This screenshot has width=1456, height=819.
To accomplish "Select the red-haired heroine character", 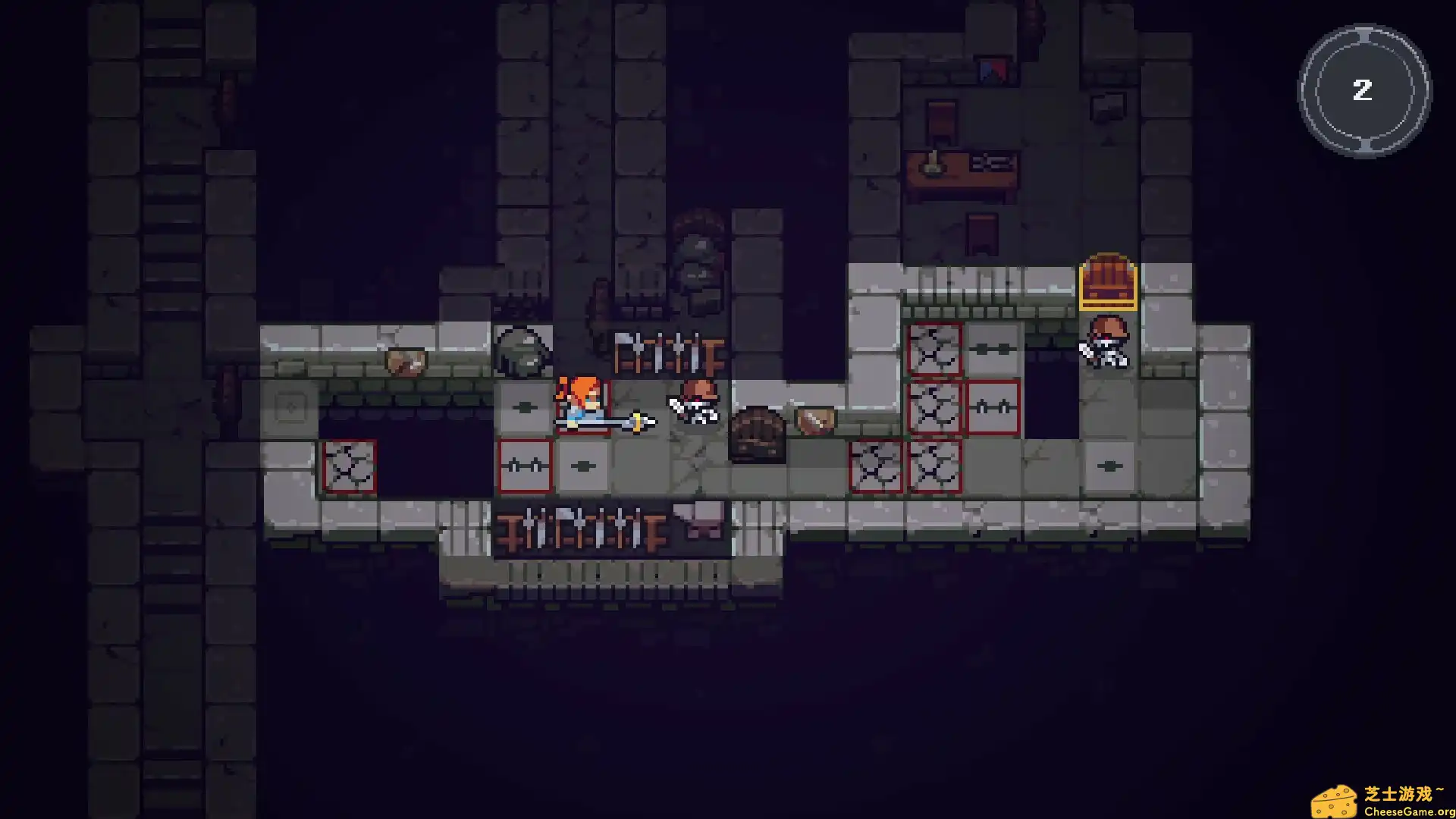I will 580,406.
